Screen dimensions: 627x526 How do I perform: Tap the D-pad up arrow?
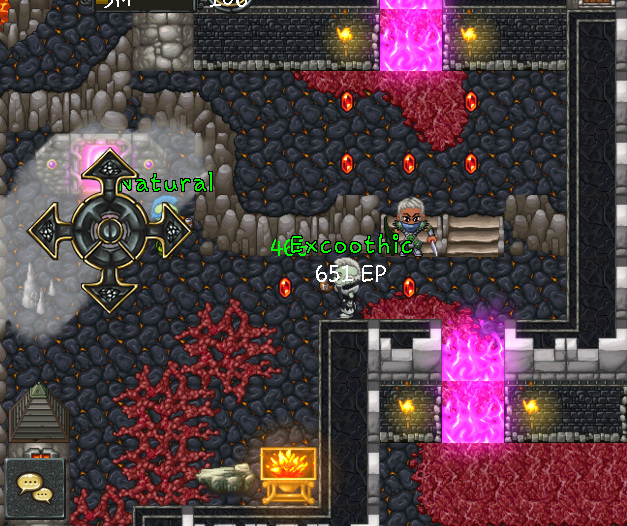108,172
